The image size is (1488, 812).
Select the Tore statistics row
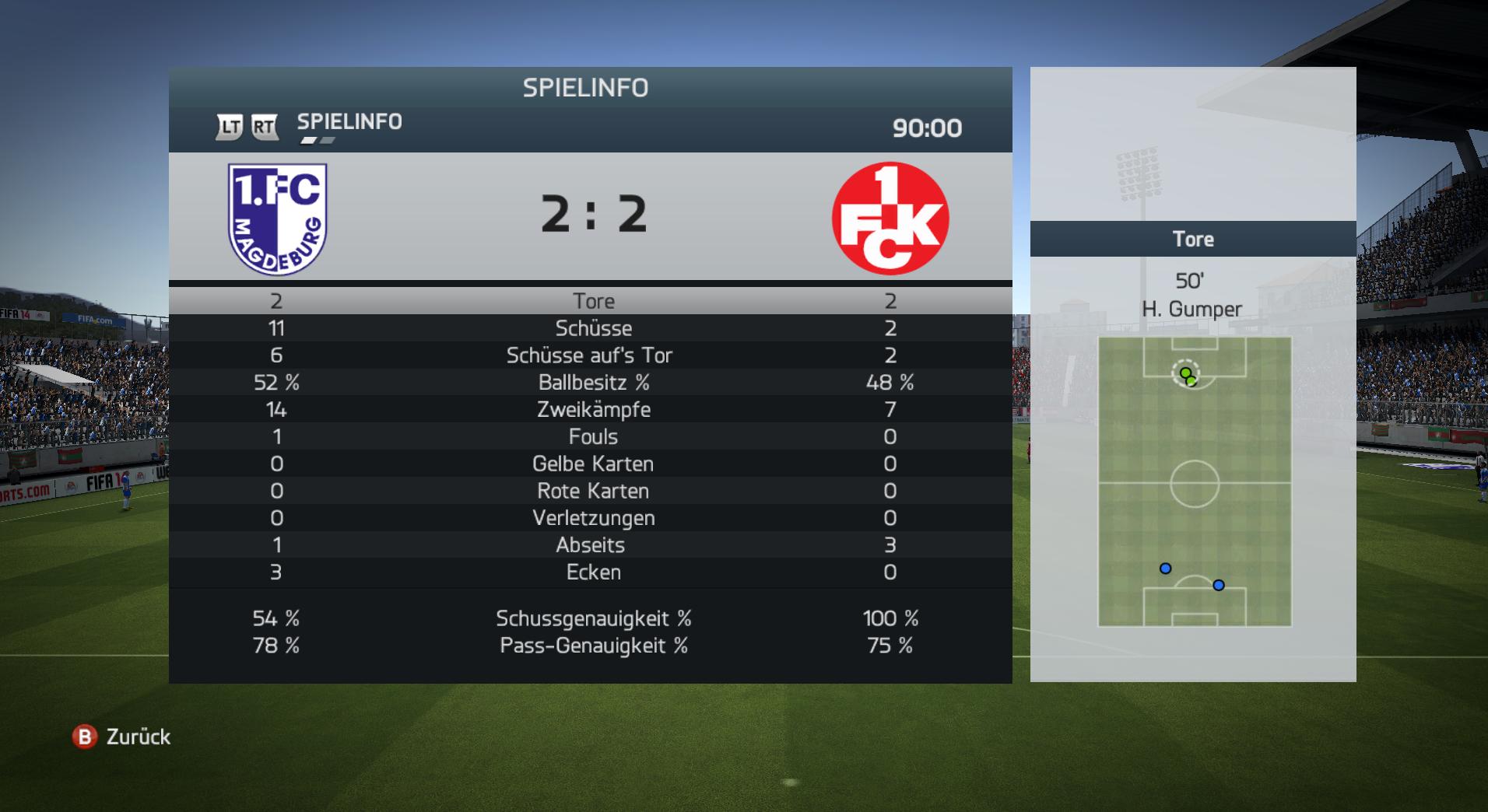point(592,301)
